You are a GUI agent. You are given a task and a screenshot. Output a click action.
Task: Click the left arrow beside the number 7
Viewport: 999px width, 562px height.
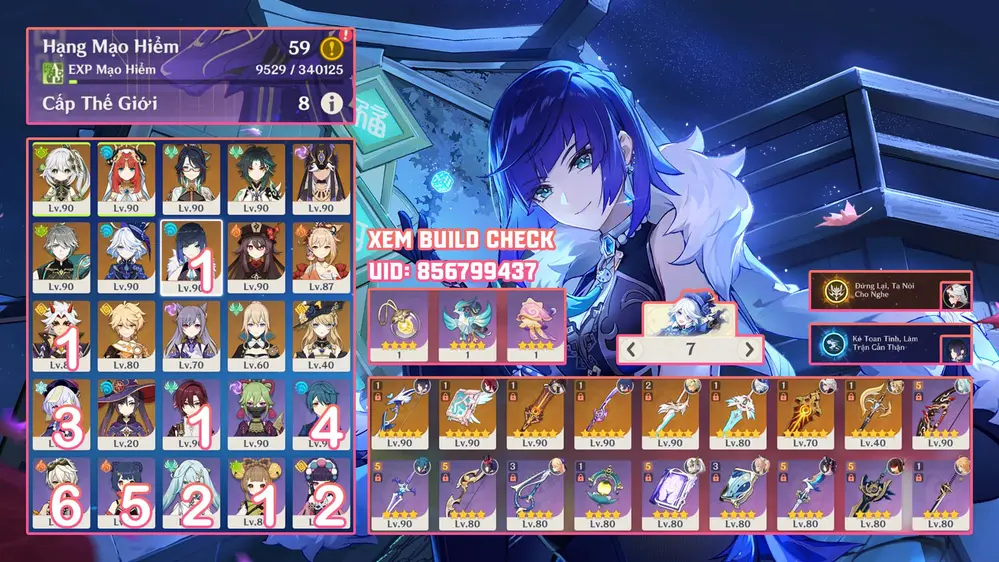(x=631, y=349)
